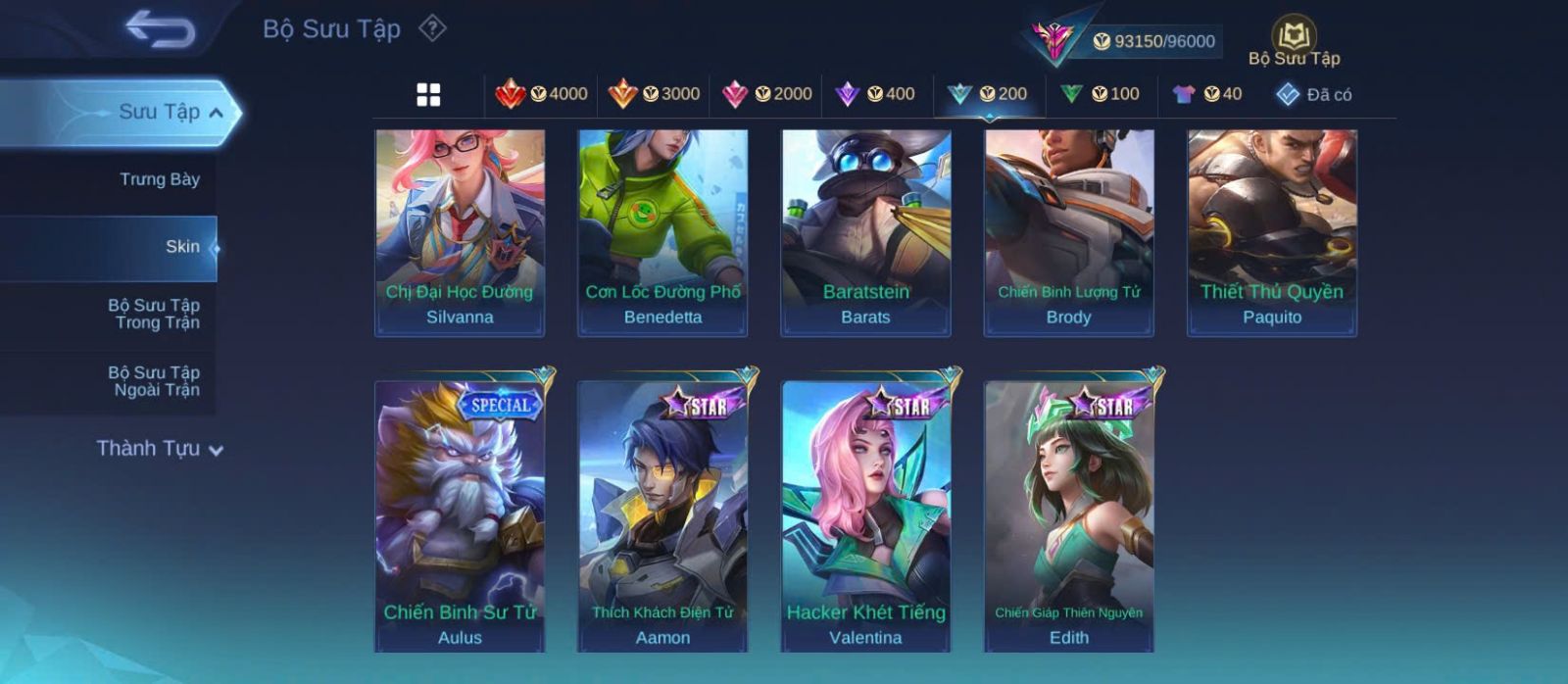
Task: Switch to the 4000 points skin tab
Action: (541, 94)
